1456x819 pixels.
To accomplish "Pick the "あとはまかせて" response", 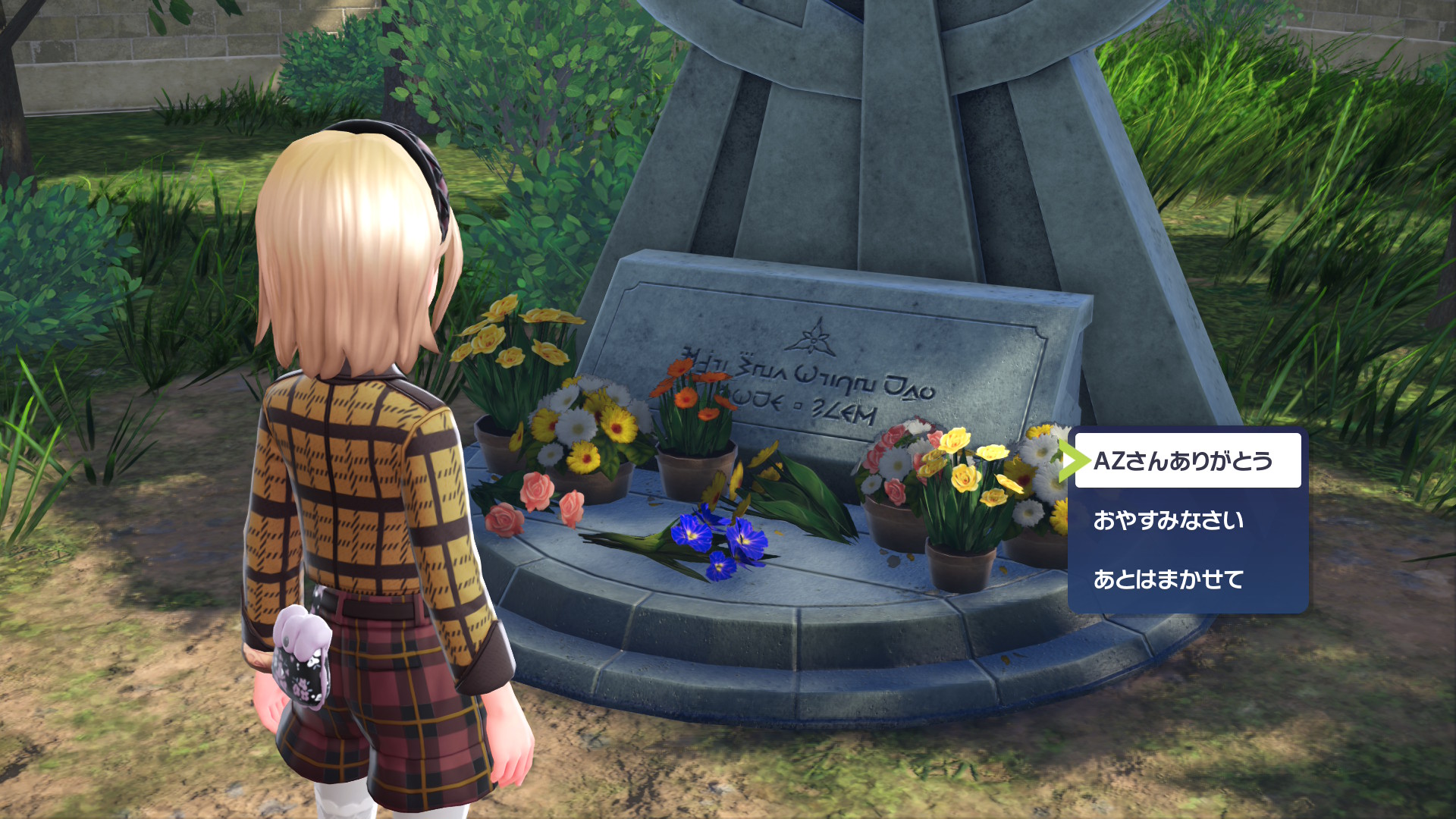I will 1169,579.
